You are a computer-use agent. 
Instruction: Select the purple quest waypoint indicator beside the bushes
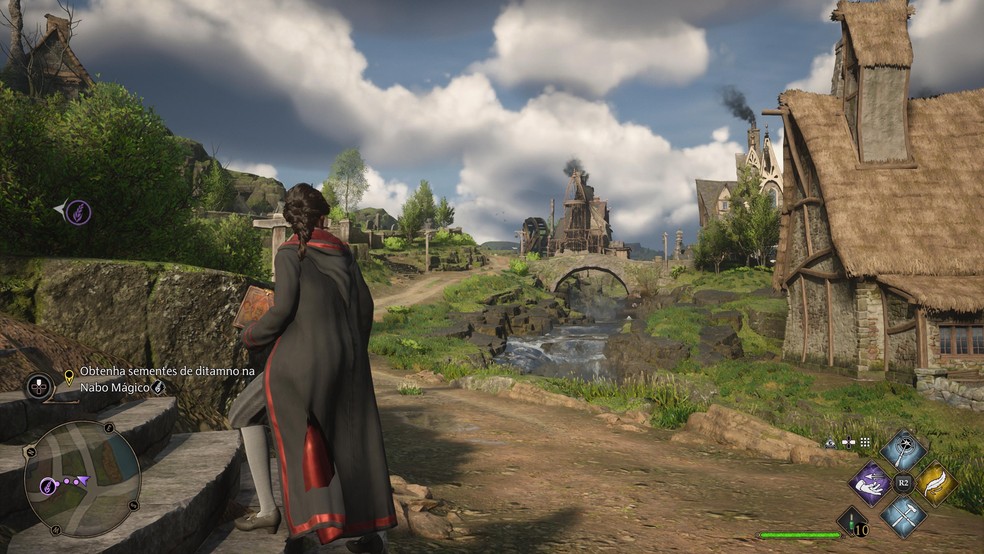77,212
